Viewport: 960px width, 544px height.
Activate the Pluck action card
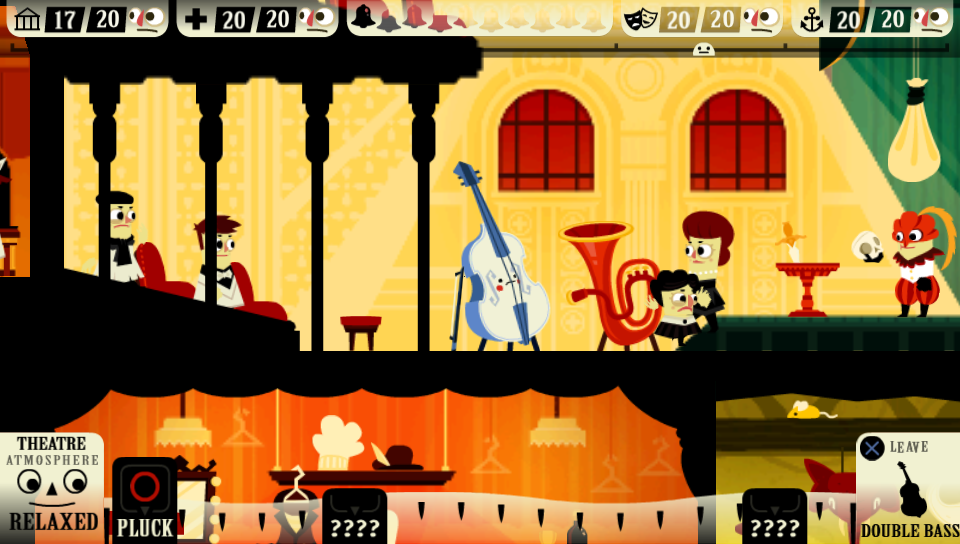(145, 500)
